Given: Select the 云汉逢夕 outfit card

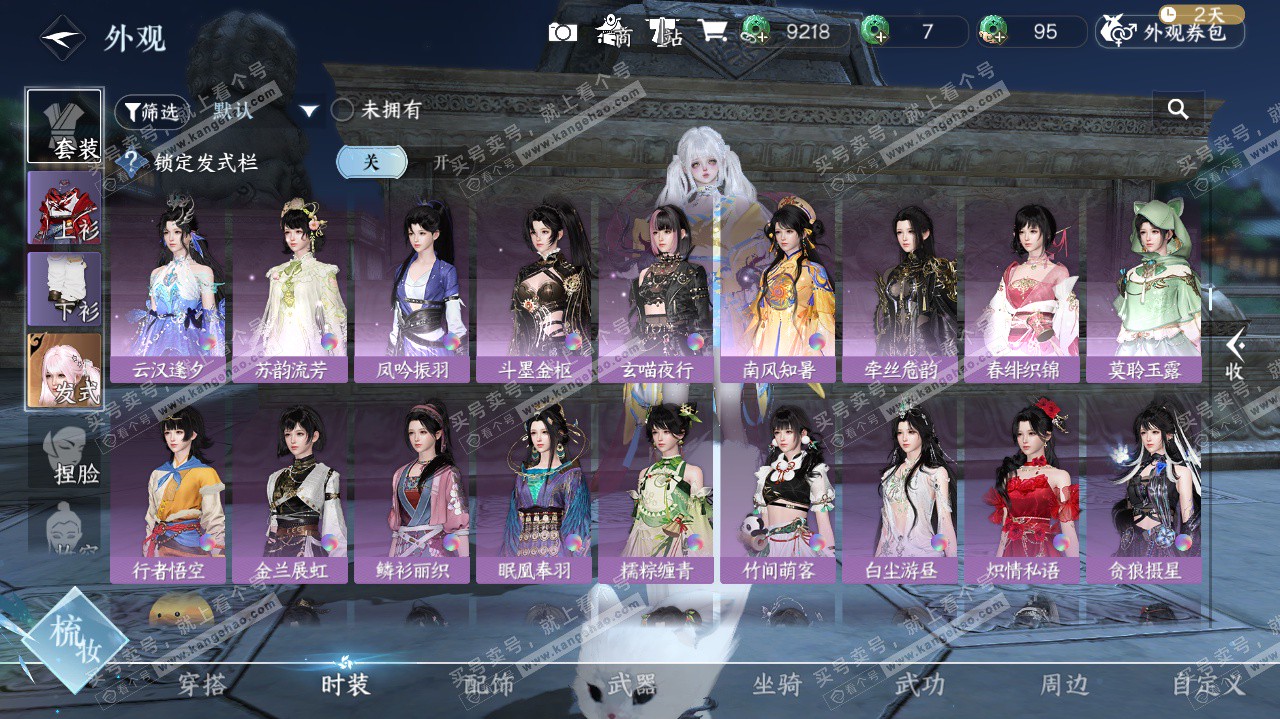Looking at the screenshot, I should click(168, 289).
